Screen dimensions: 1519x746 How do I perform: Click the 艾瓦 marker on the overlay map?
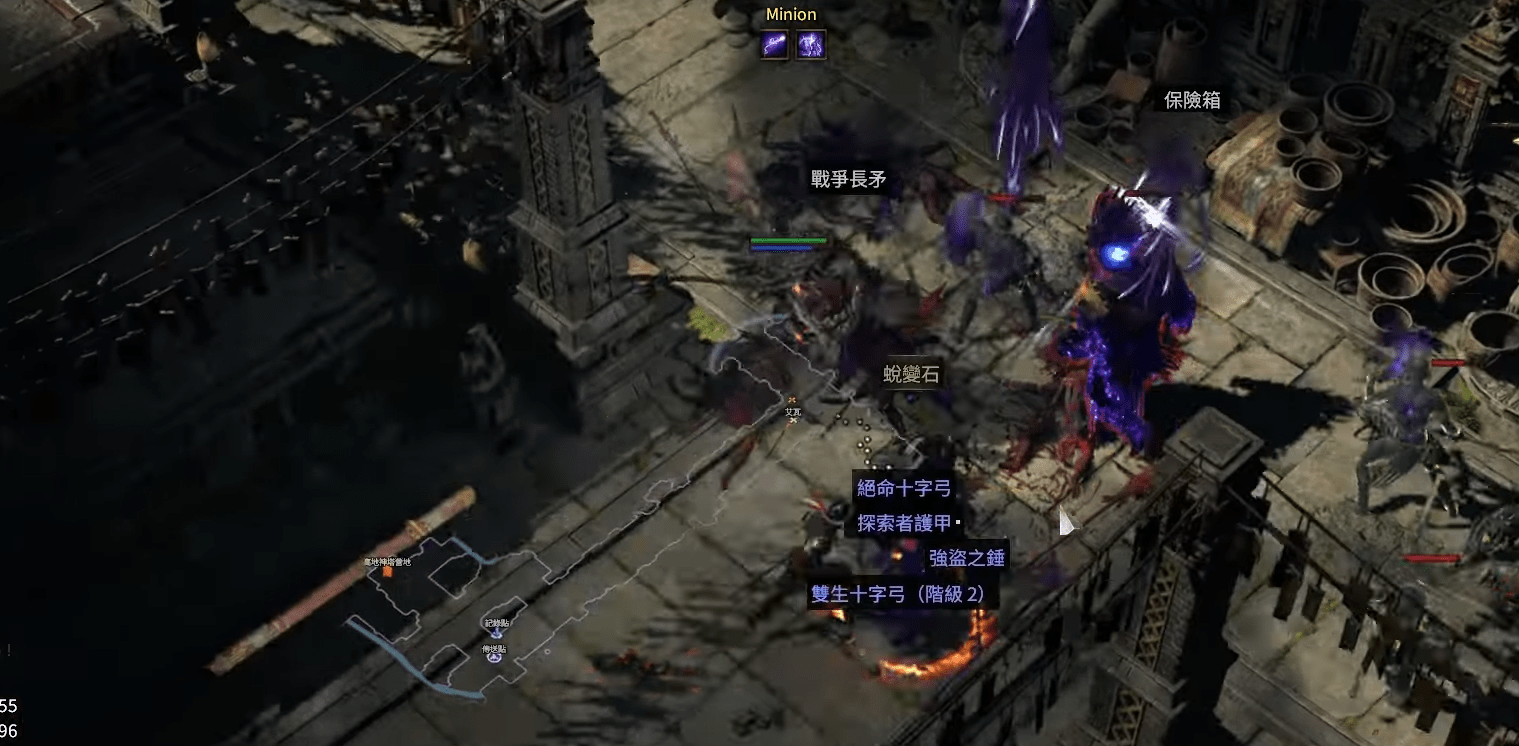[x=793, y=412]
